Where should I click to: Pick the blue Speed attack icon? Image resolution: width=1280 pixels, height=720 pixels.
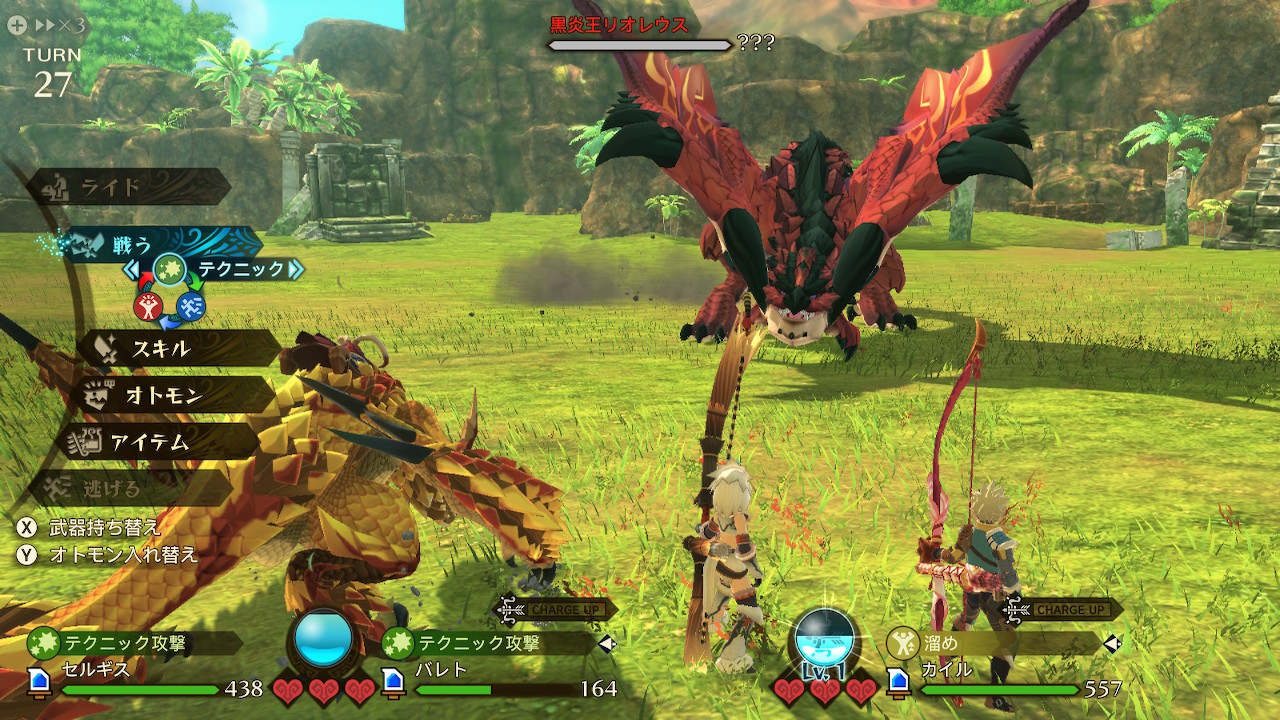(x=191, y=307)
